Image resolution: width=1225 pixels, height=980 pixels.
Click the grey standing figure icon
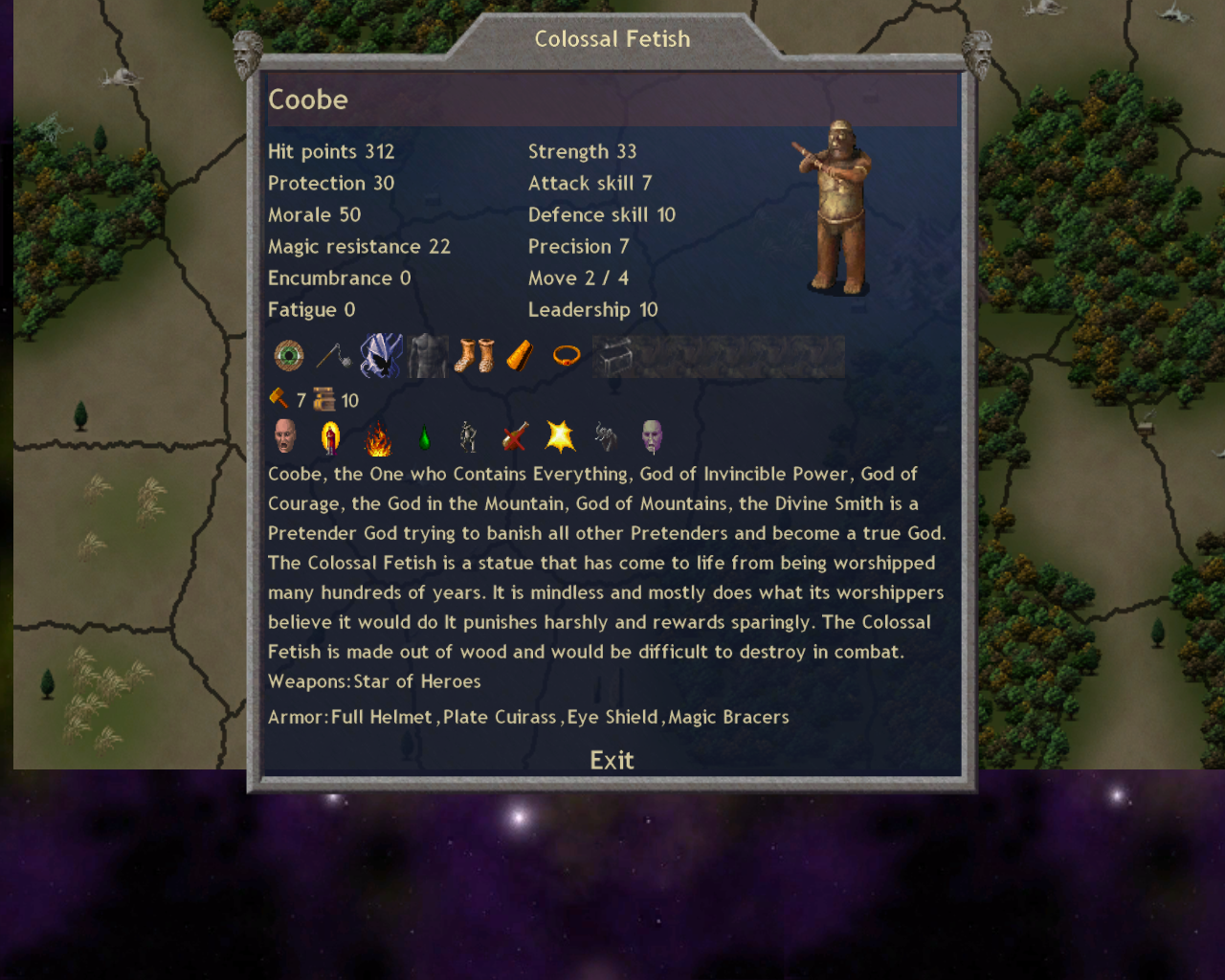[x=468, y=436]
